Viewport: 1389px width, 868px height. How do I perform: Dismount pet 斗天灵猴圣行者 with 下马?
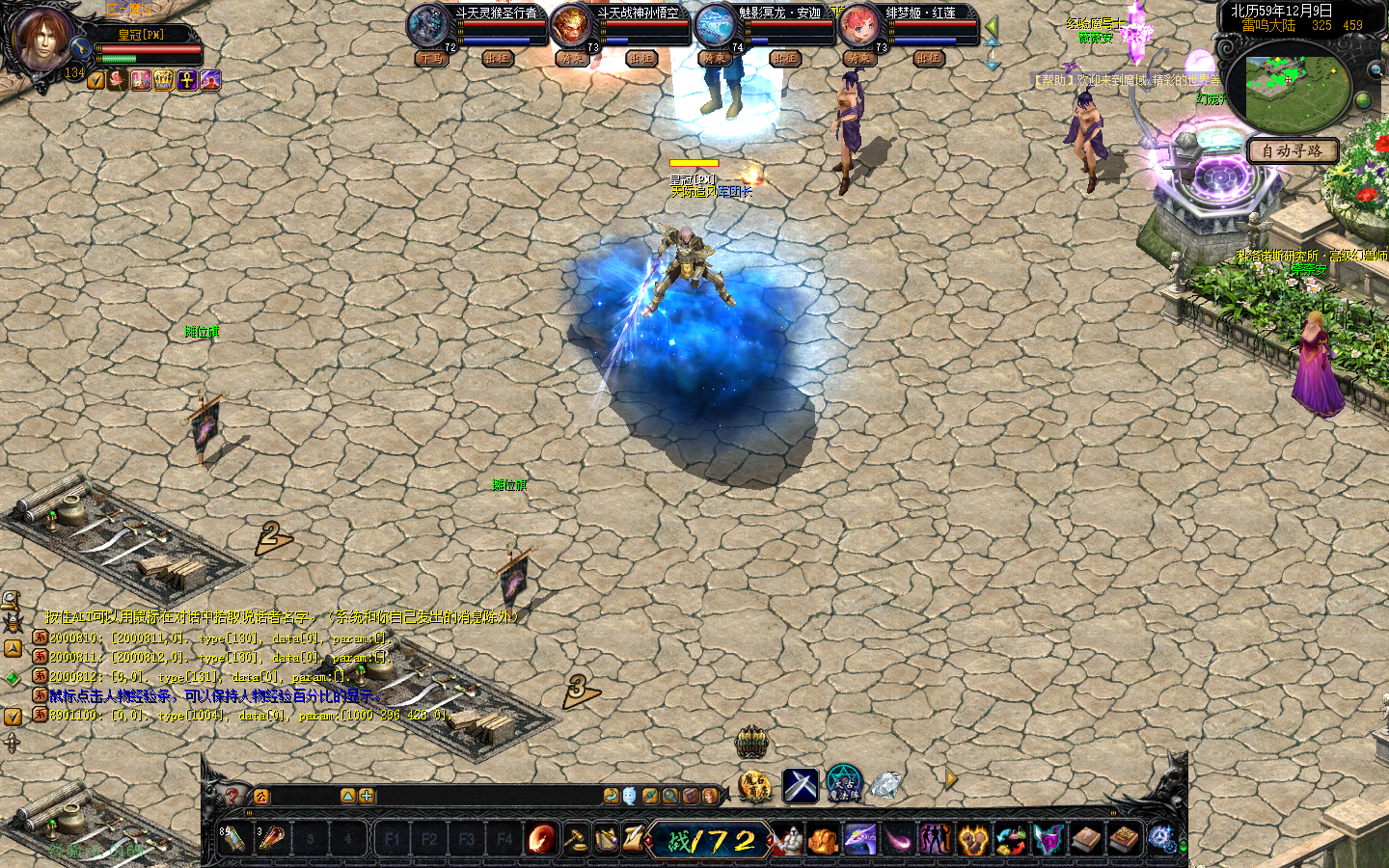430,58
